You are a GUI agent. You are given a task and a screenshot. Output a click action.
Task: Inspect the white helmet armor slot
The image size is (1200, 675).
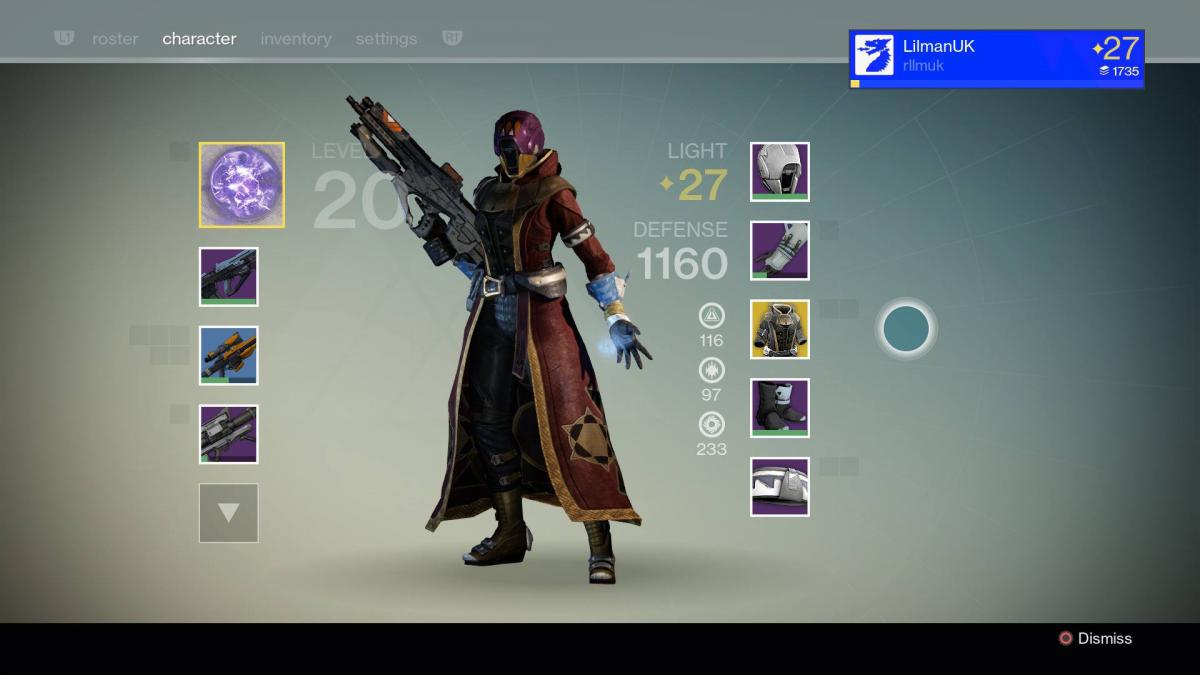(x=780, y=172)
